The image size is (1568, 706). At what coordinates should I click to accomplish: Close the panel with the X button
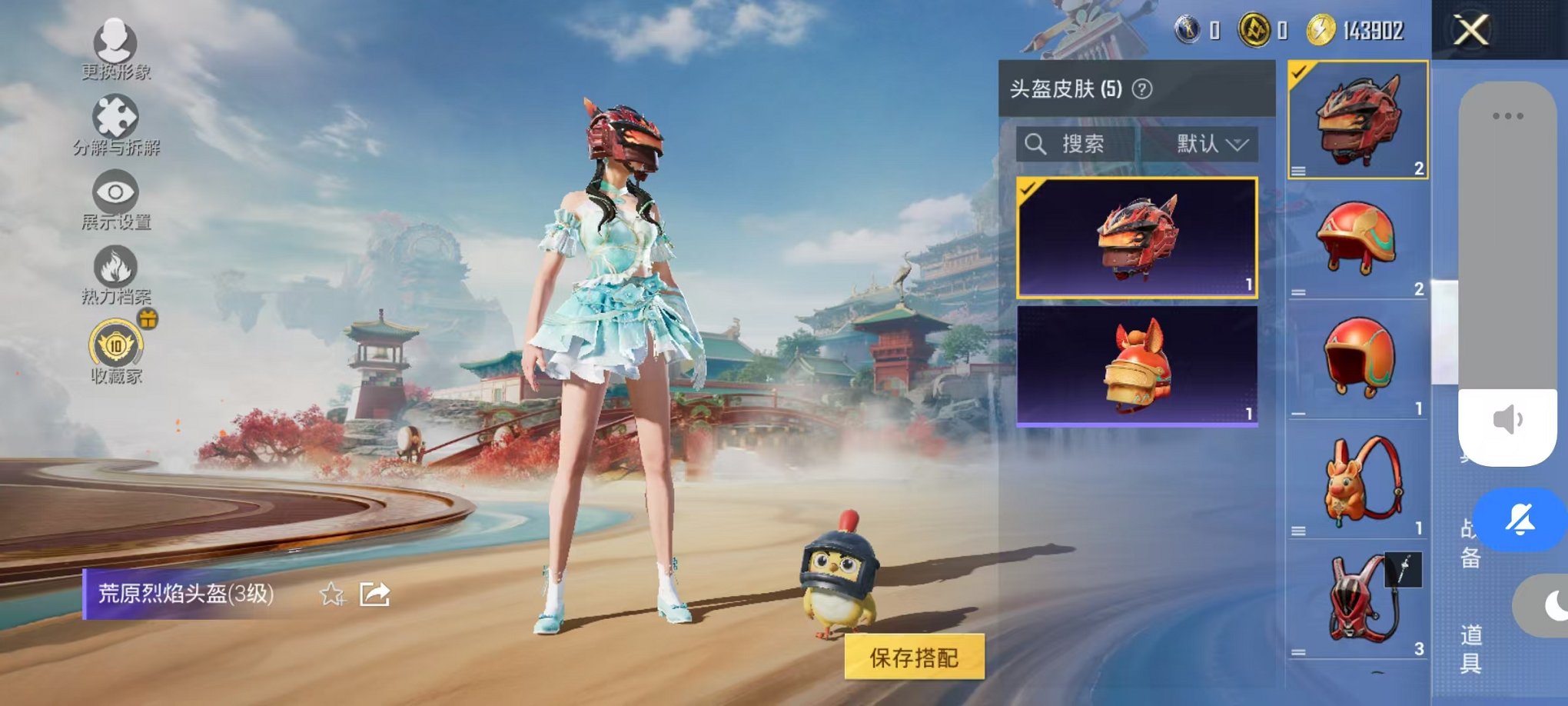point(1470,29)
